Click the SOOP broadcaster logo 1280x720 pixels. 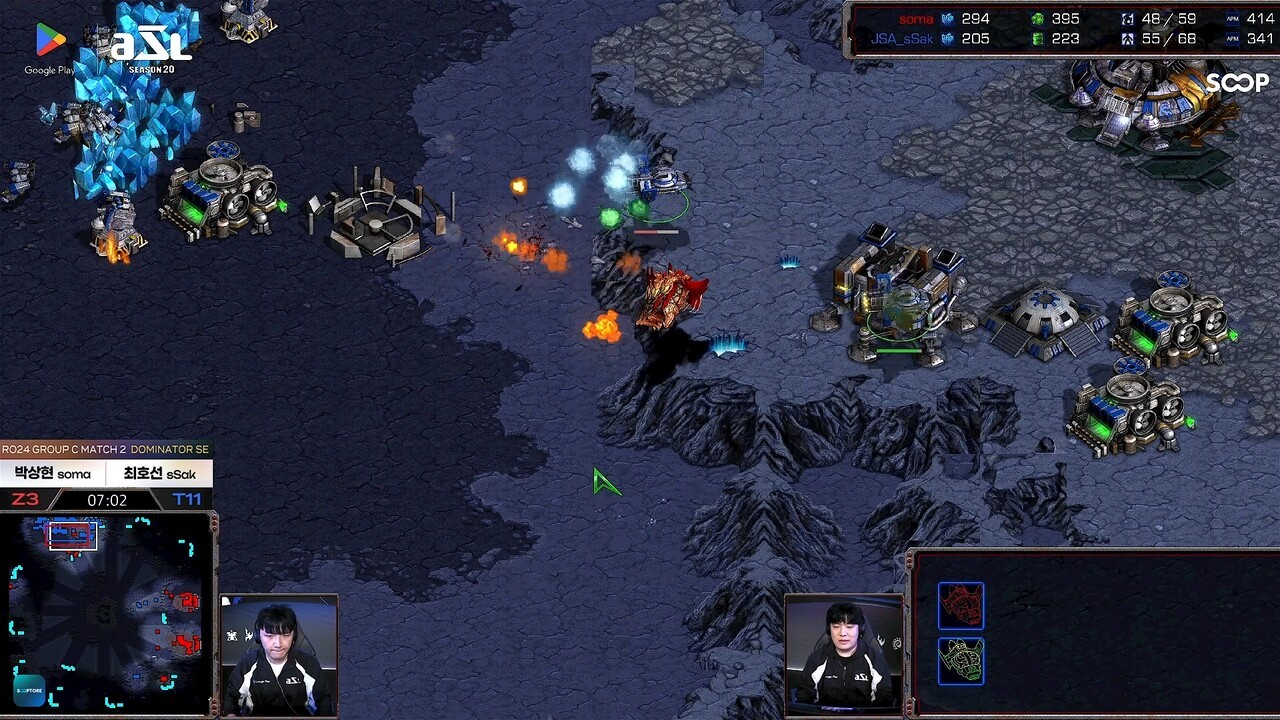click(1236, 83)
